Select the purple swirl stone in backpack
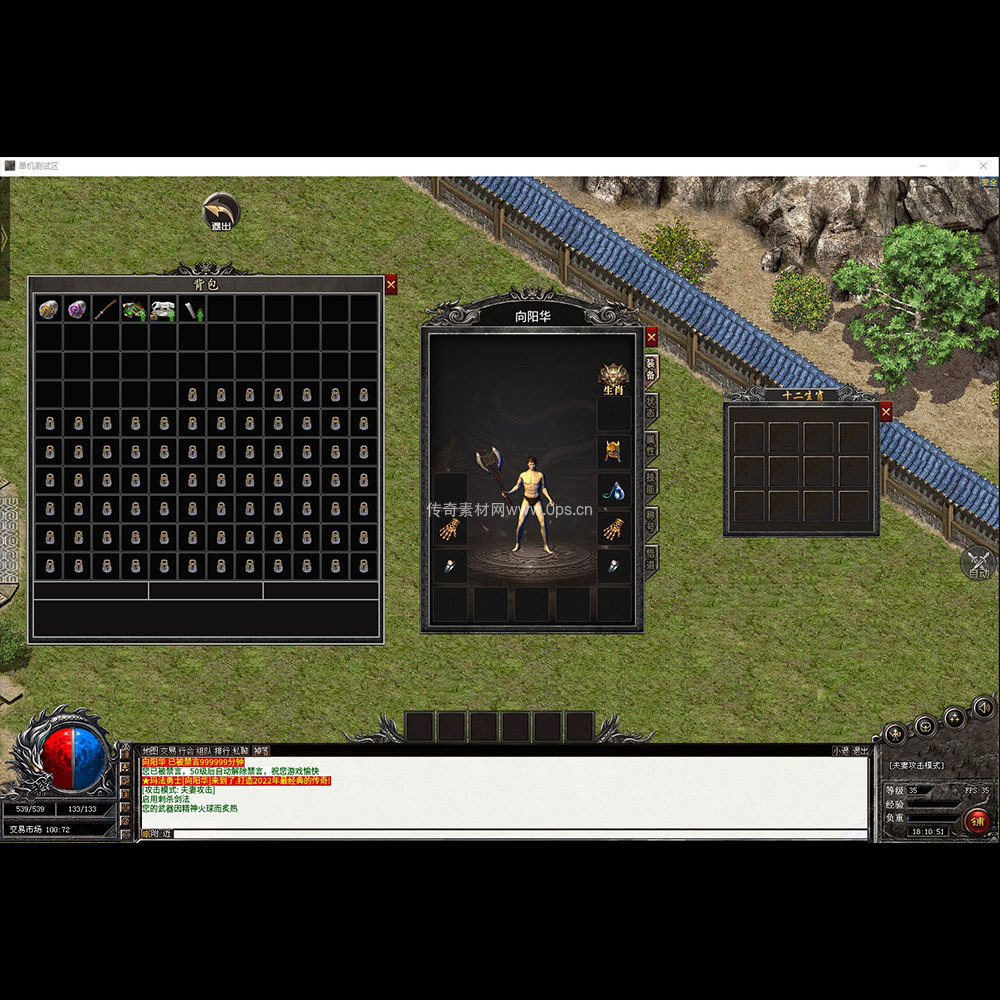 pyautogui.click(x=77, y=309)
